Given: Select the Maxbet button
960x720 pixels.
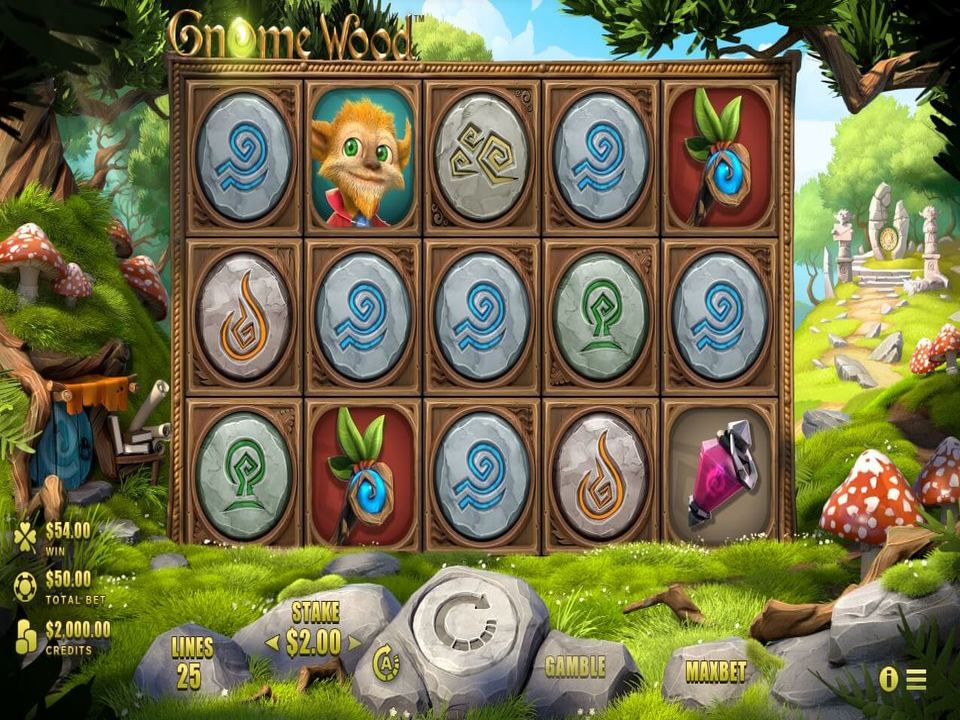Looking at the screenshot, I should point(716,671).
